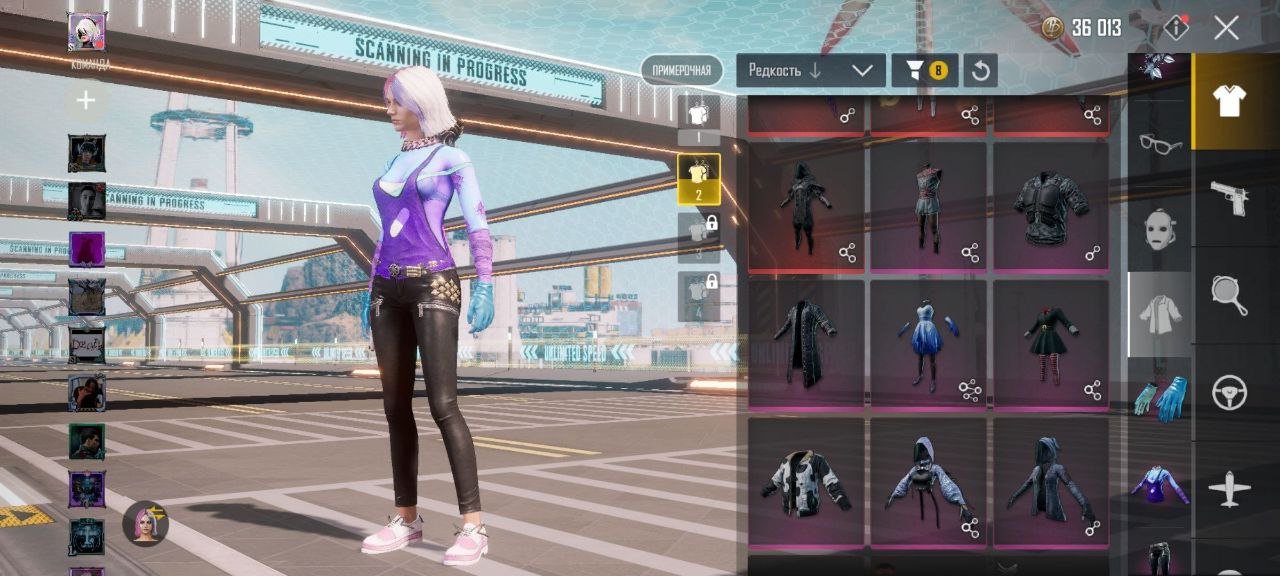Screen dimensions: 1280x576
Task: Equip the blue dress outfit
Action: tap(928, 343)
